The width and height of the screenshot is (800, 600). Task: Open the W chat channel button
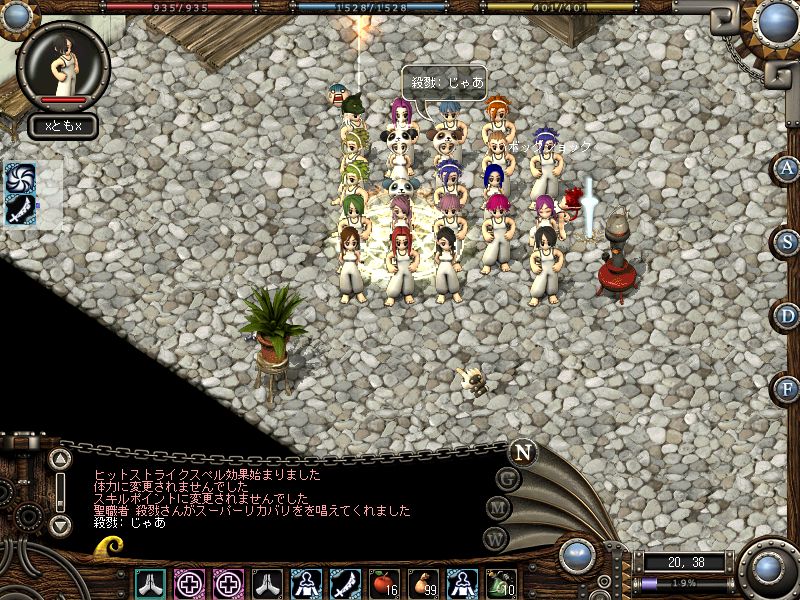tap(495, 537)
